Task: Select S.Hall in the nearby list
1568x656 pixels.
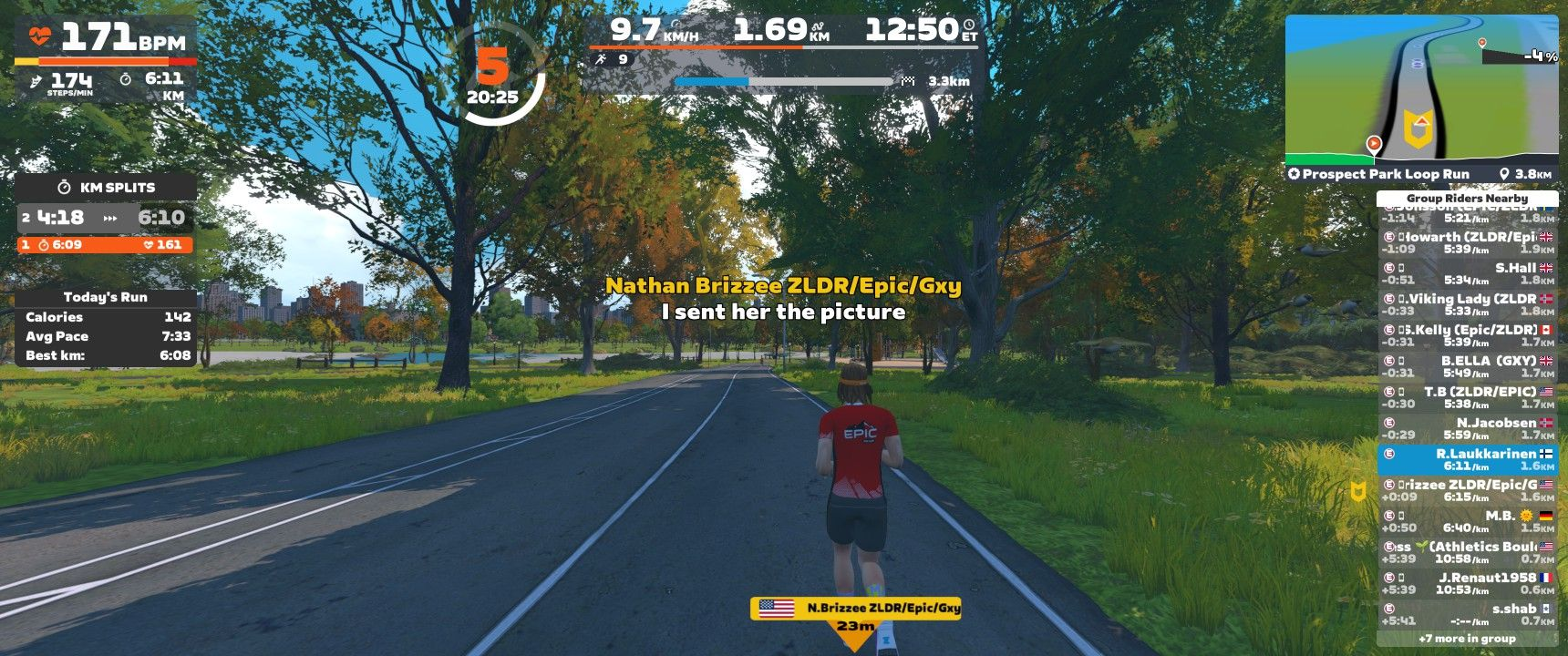Action: pyautogui.click(x=1466, y=274)
